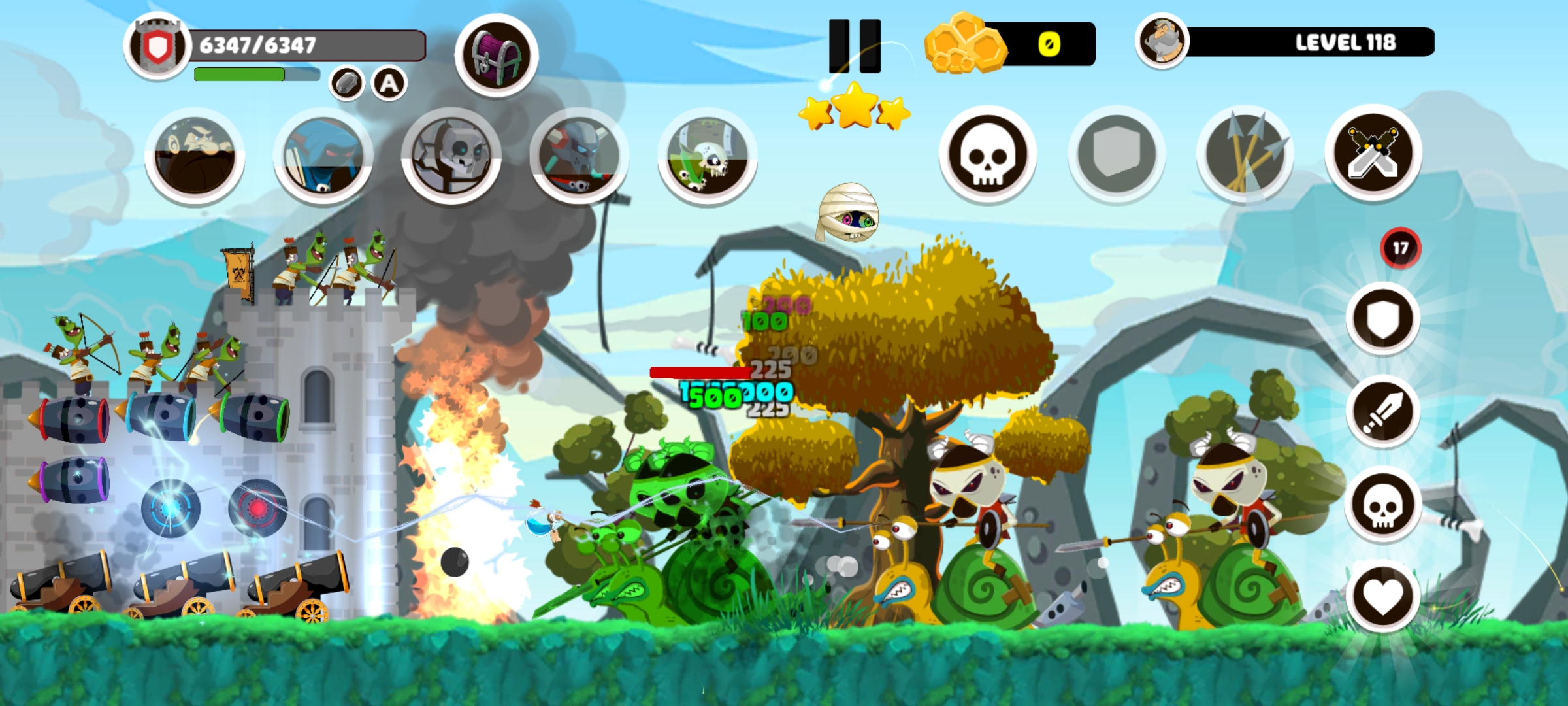Click the old man player avatar
The height and width of the screenshot is (706, 1568).
click(1162, 42)
